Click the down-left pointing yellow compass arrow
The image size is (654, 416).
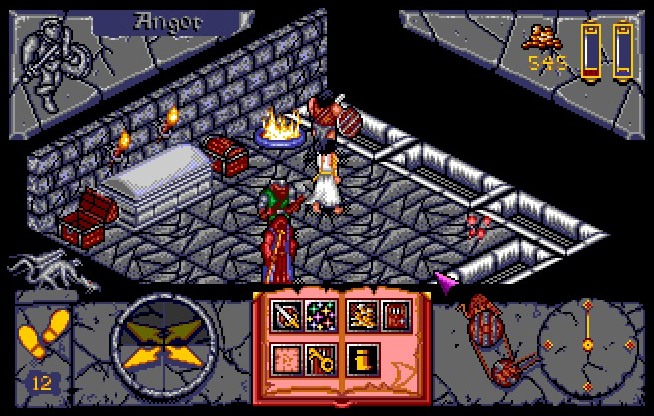coord(141,359)
